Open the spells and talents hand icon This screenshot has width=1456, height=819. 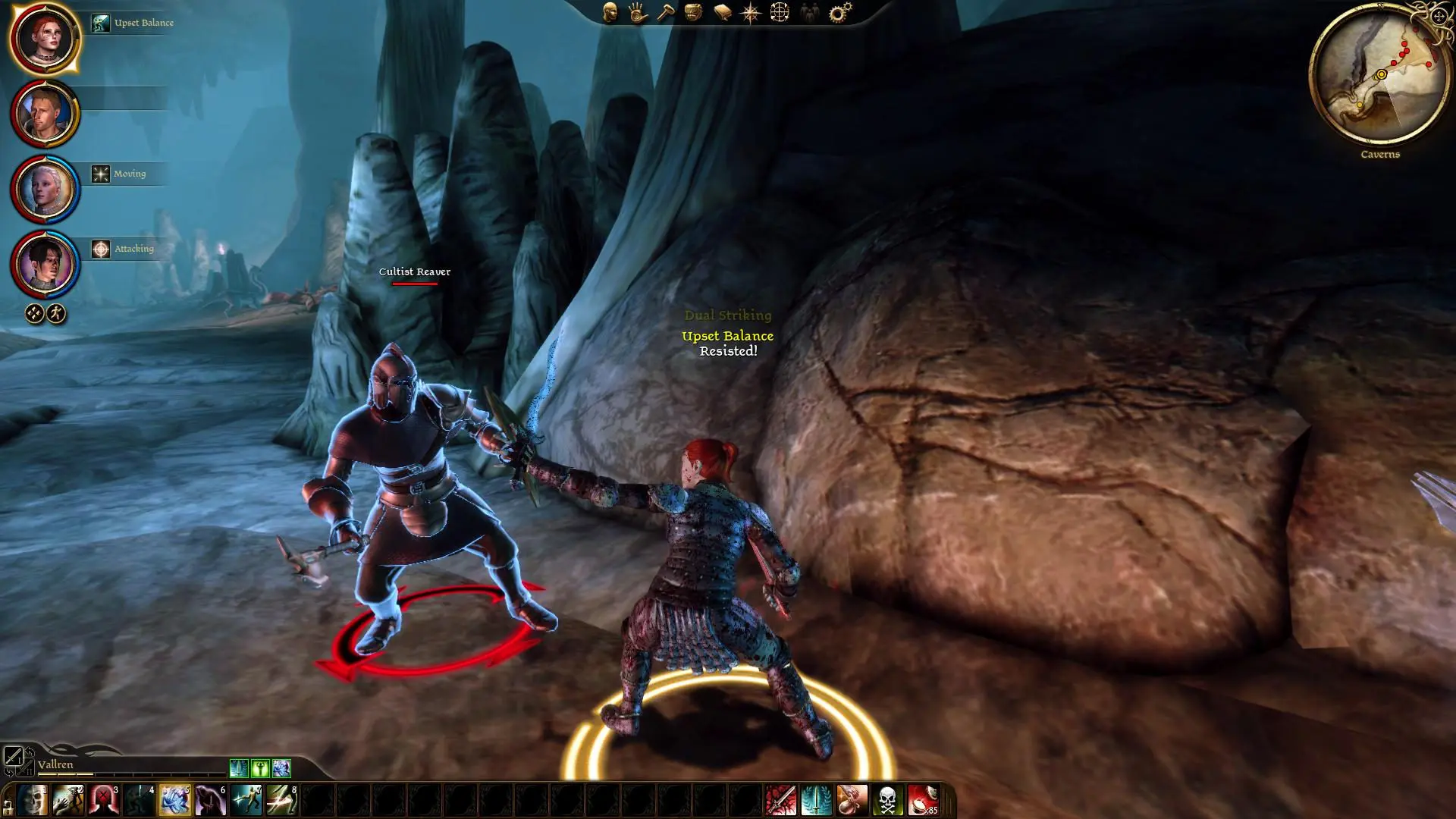tap(638, 12)
